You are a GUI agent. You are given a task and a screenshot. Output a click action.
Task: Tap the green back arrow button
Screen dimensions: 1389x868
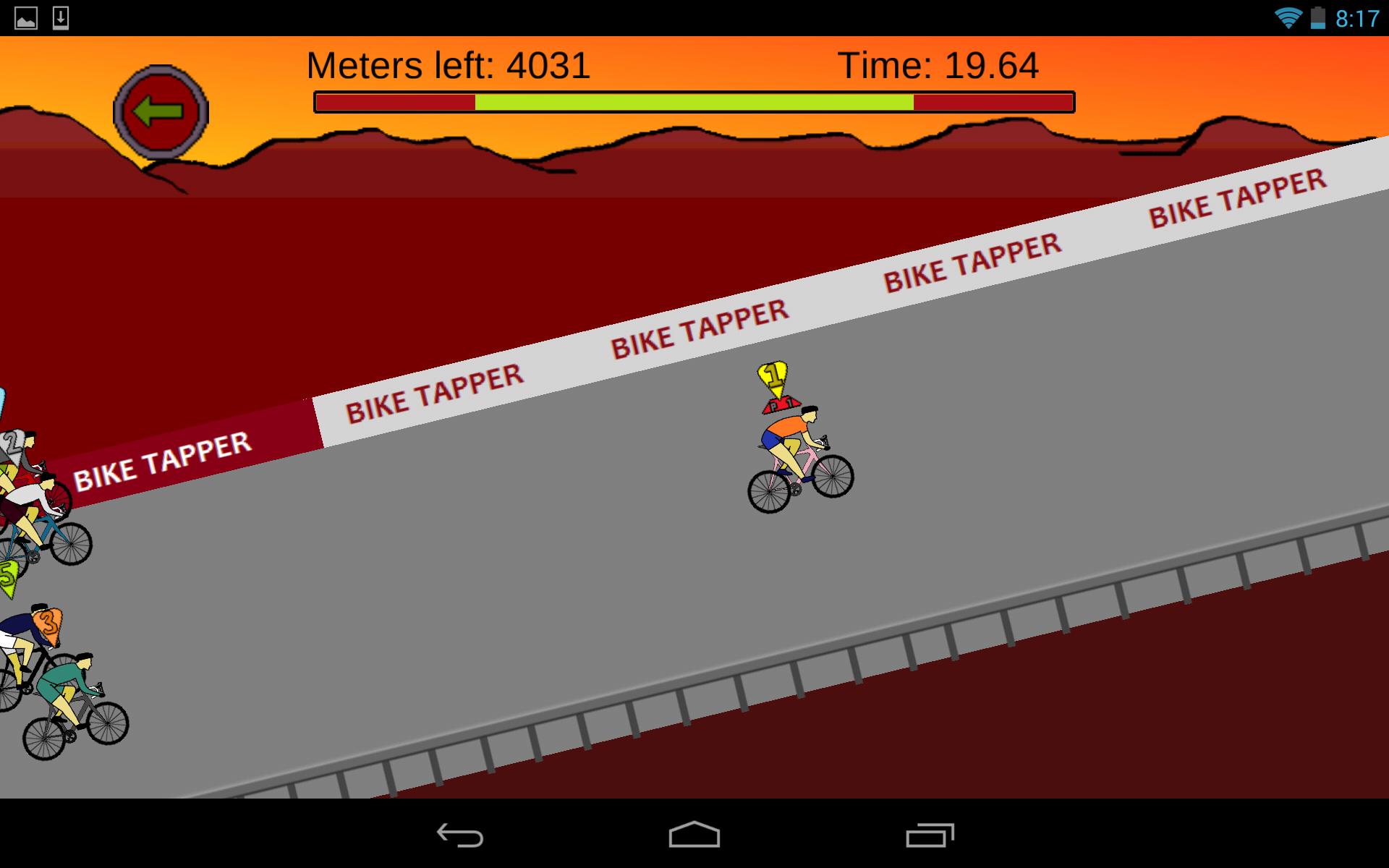pyautogui.click(x=161, y=109)
